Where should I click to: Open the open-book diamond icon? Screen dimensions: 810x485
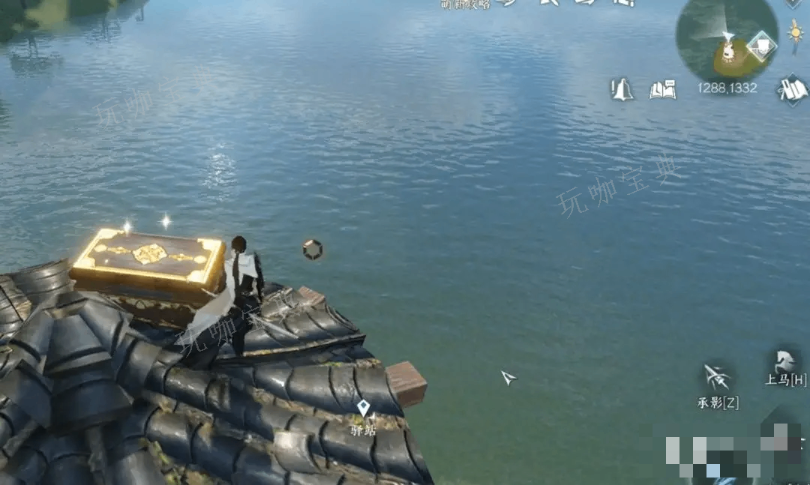click(793, 89)
